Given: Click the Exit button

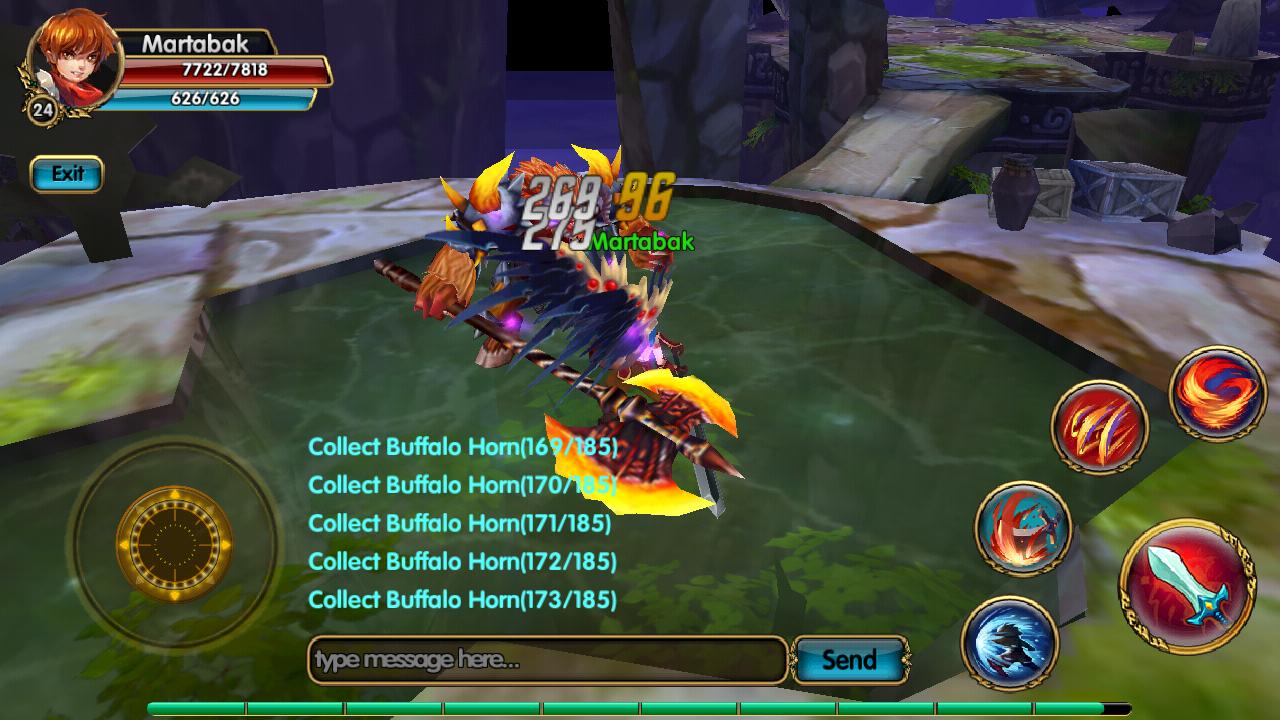Looking at the screenshot, I should point(67,174).
